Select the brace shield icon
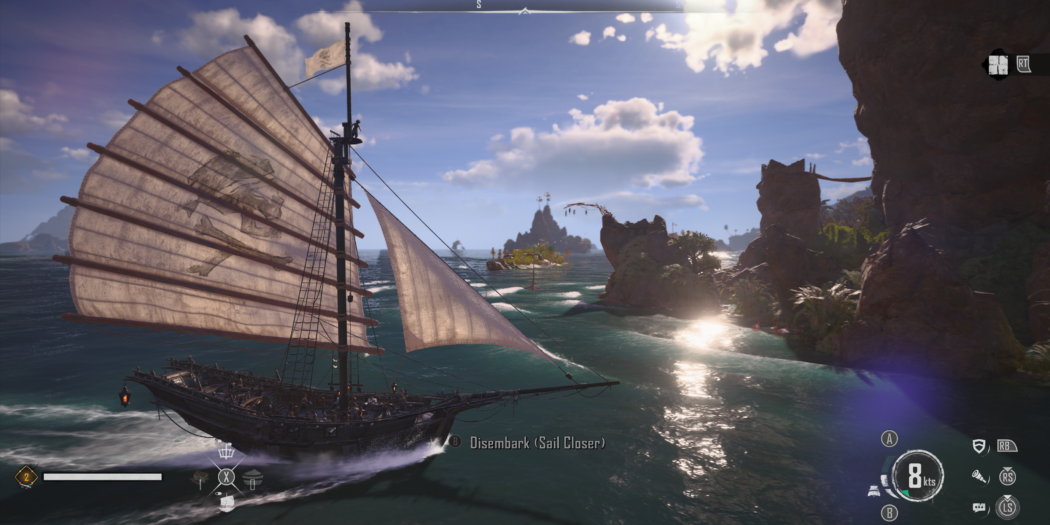Viewport: 1050px width, 525px height. pyautogui.click(x=979, y=446)
